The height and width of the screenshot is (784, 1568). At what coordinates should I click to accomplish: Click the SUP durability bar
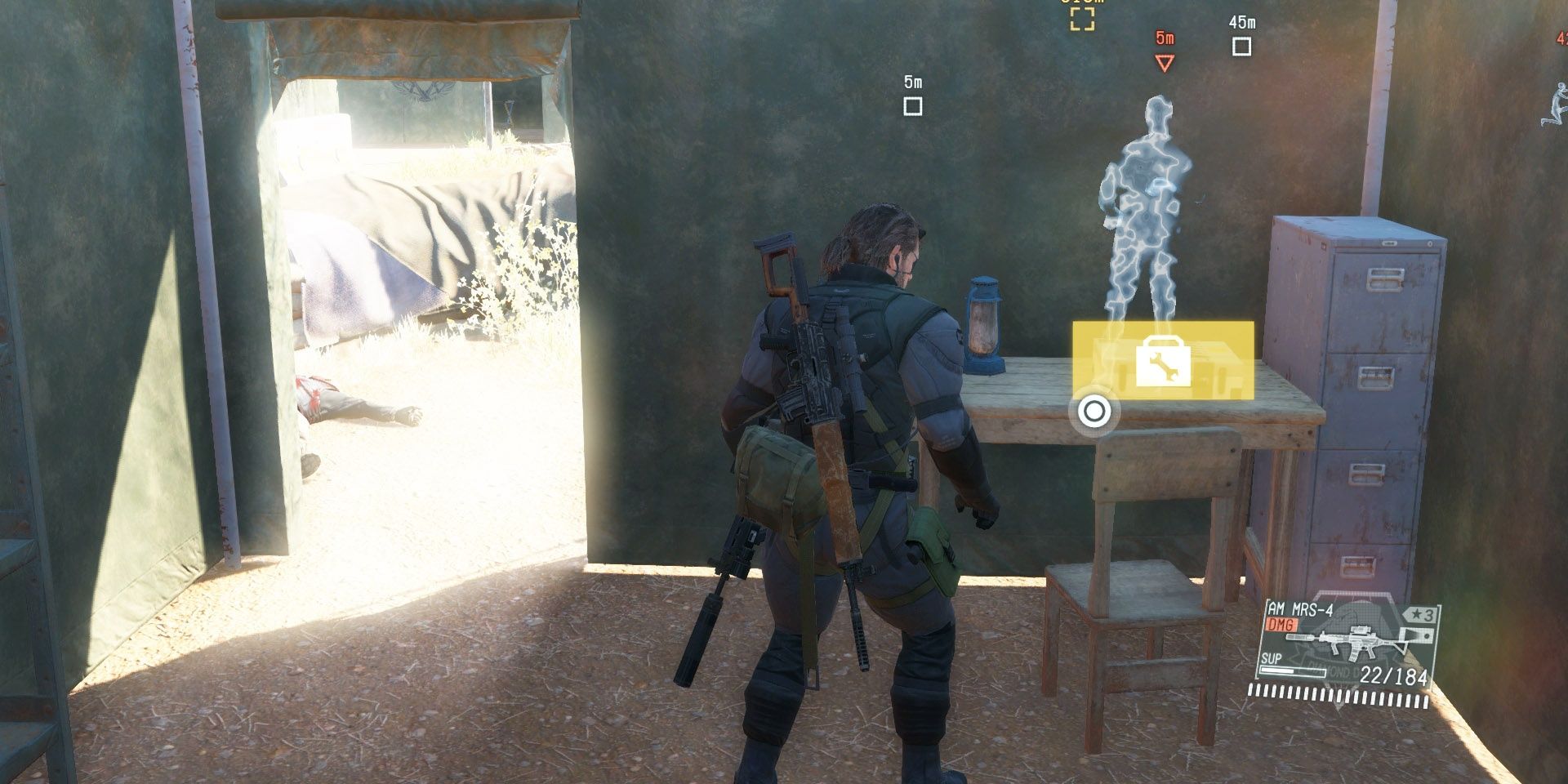tap(1293, 671)
